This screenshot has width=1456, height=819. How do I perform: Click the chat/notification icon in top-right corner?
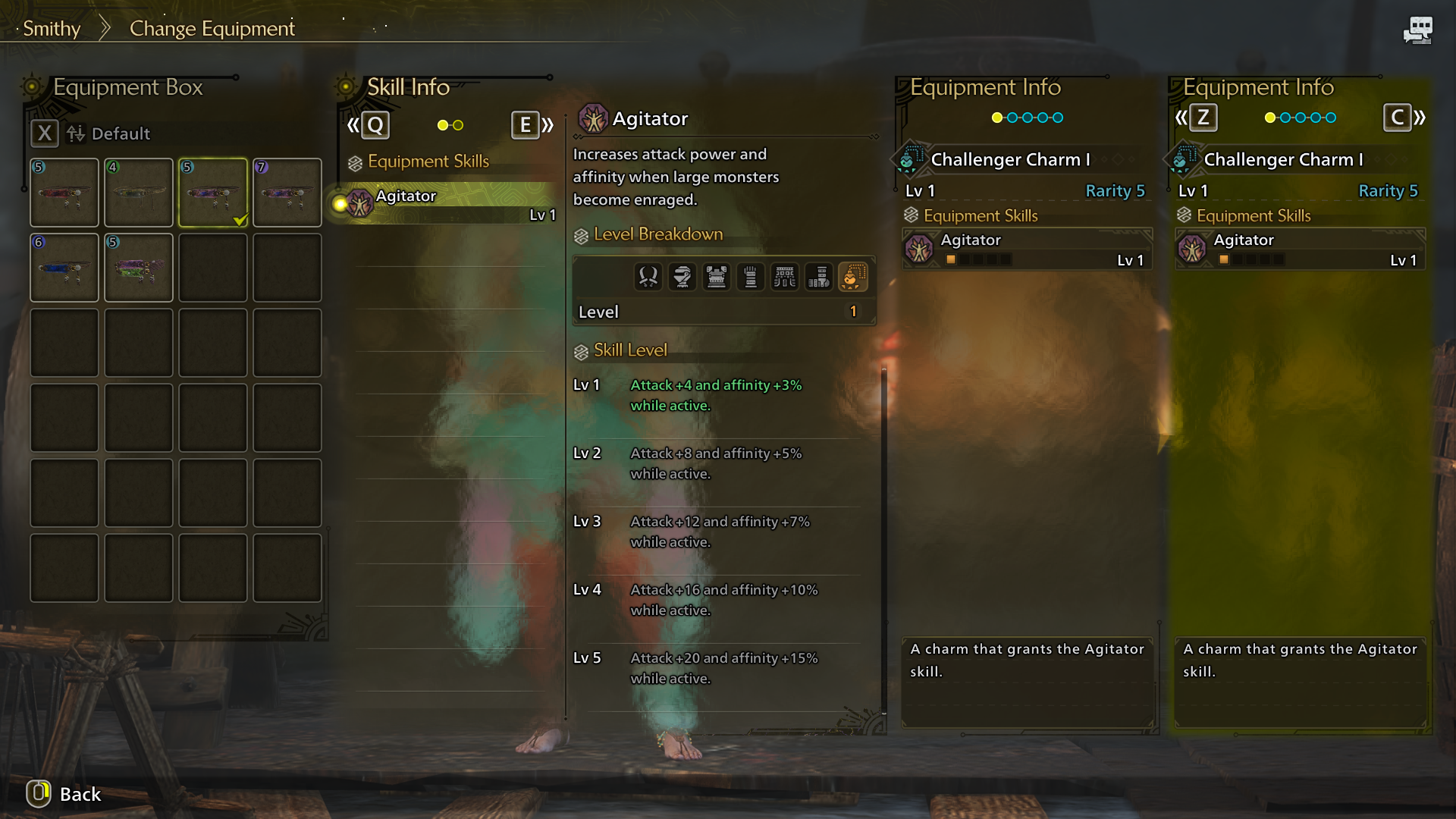click(x=1417, y=30)
